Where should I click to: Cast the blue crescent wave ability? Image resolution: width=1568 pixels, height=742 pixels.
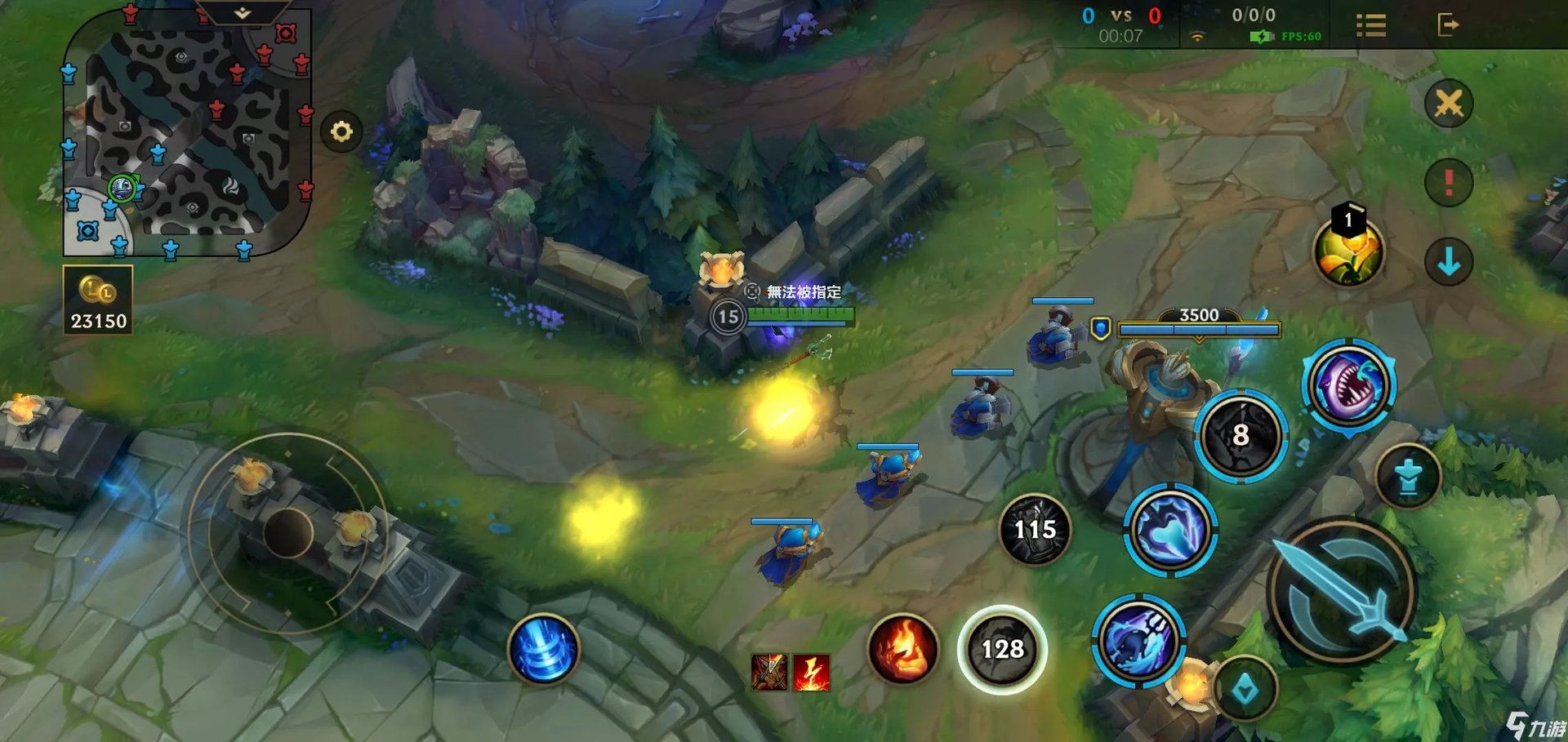[1170, 529]
